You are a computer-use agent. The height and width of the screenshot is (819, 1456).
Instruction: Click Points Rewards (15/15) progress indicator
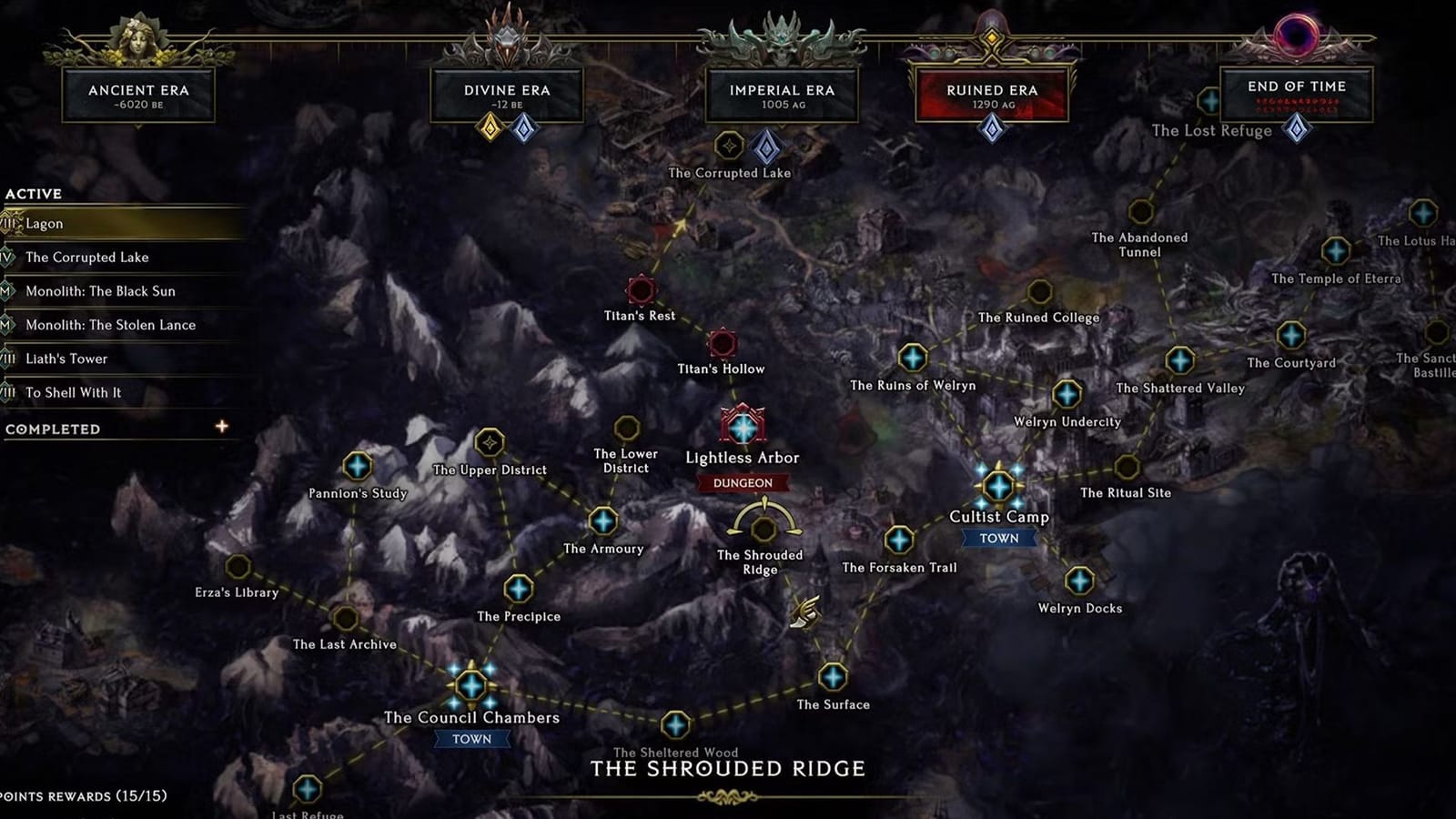pyautogui.click(x=82, y=794)
